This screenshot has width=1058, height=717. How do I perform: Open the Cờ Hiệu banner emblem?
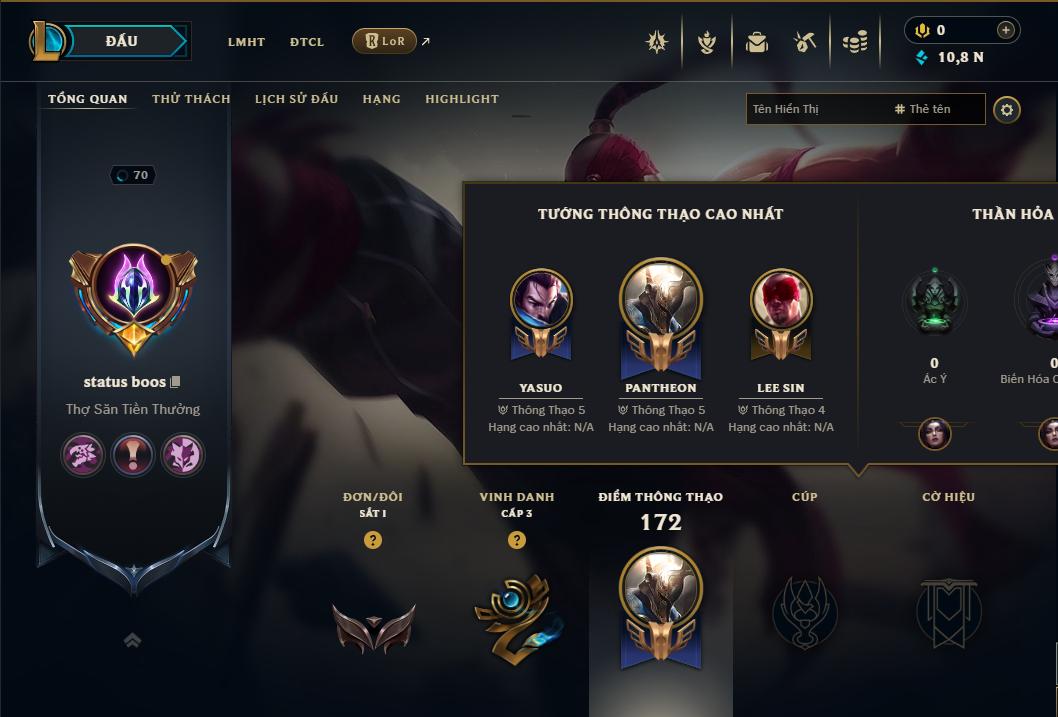pos(948,611)
